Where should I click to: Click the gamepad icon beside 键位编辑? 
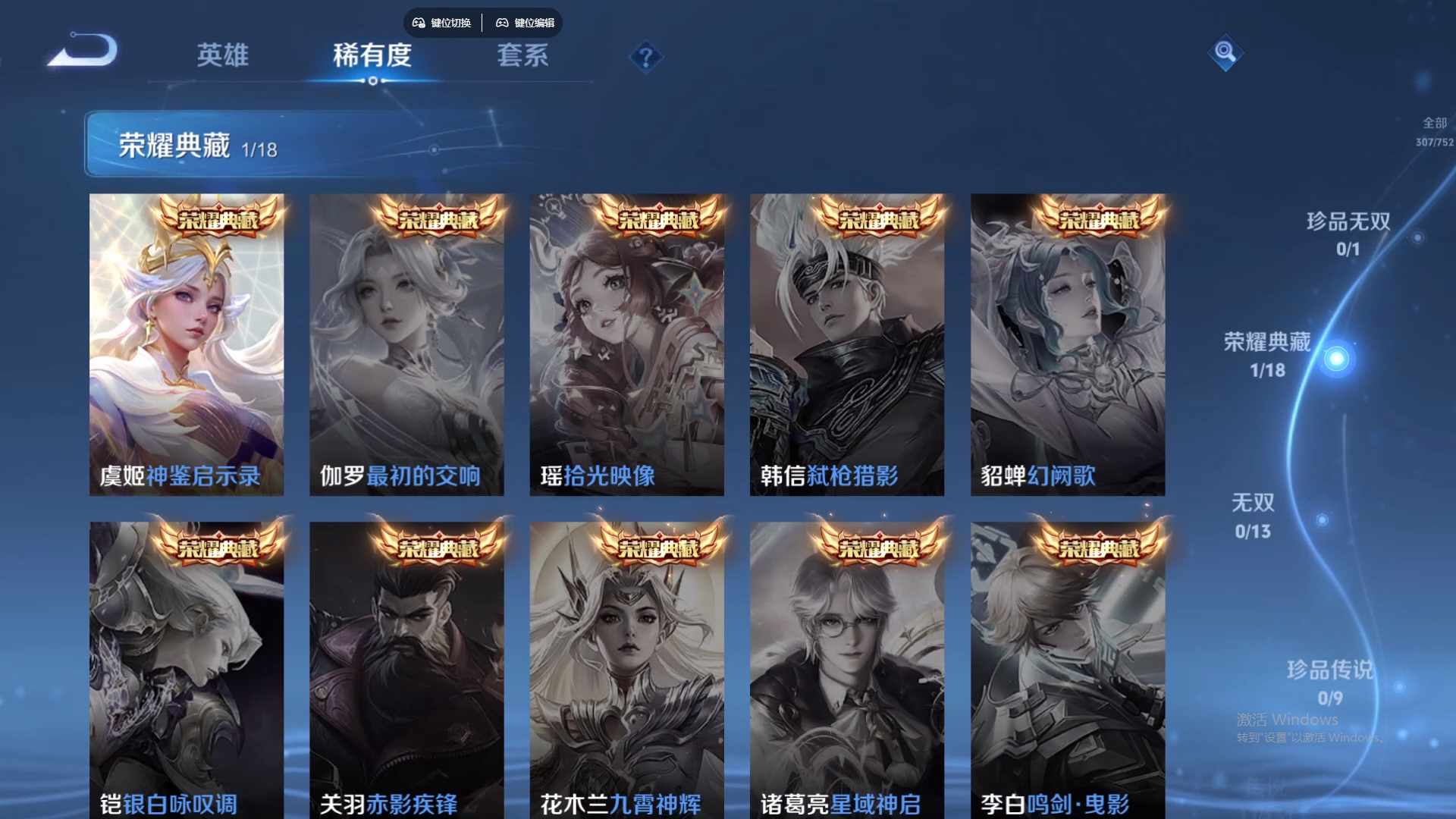[x=503, y=23]
